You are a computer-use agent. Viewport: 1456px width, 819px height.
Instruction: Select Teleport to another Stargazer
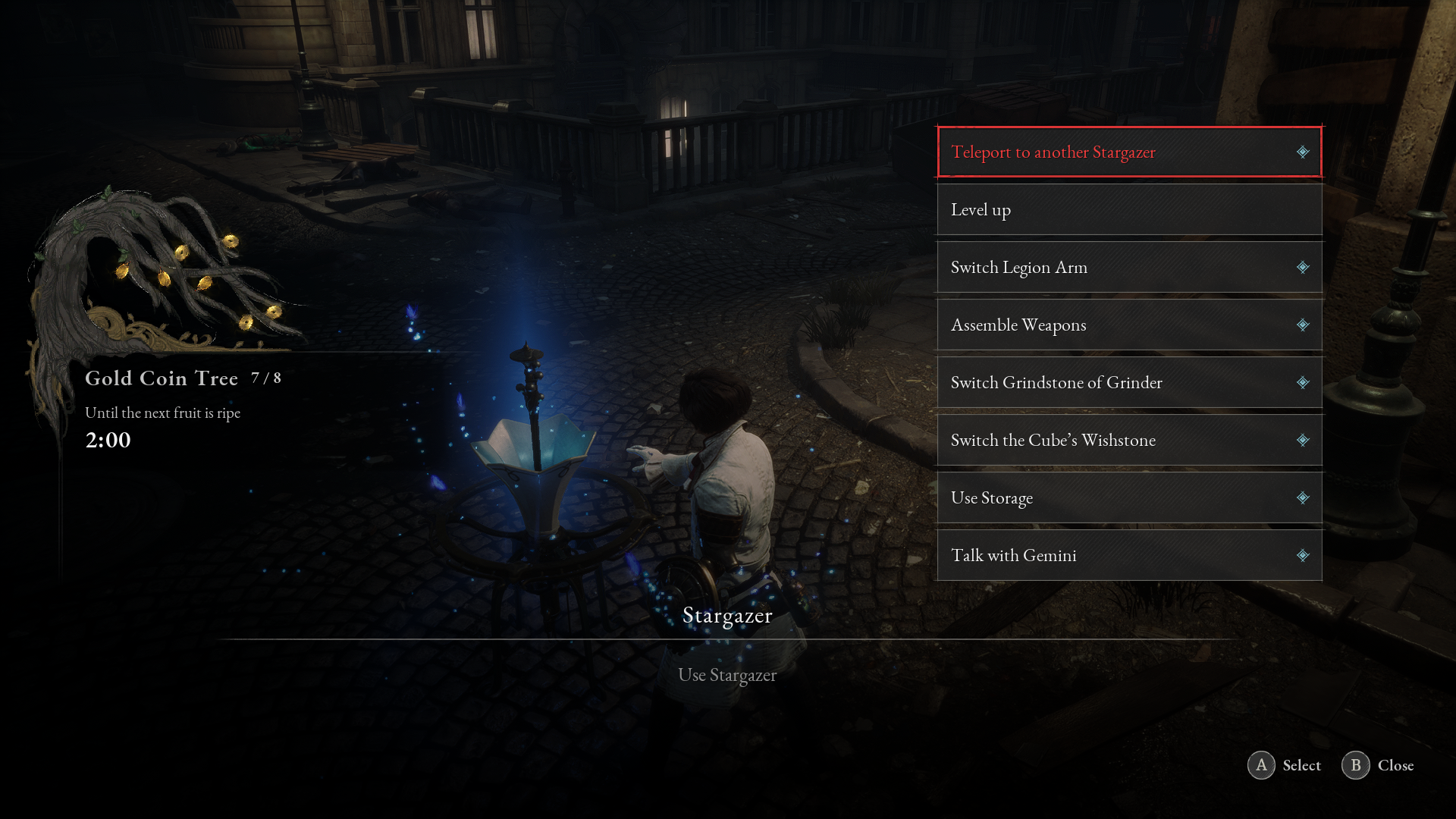tap(1128, 152)
